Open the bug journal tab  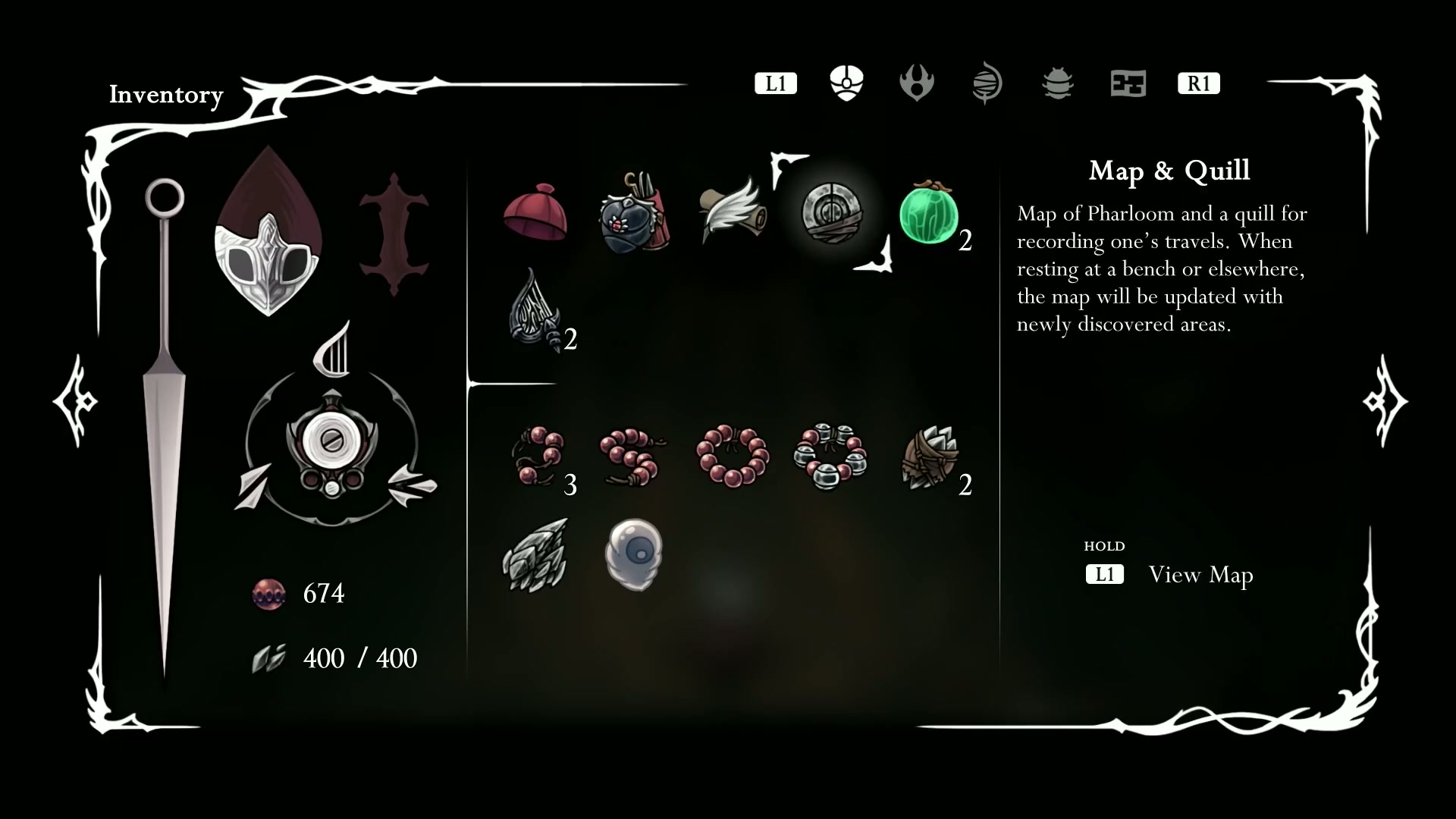click(x=1057, y=83)
